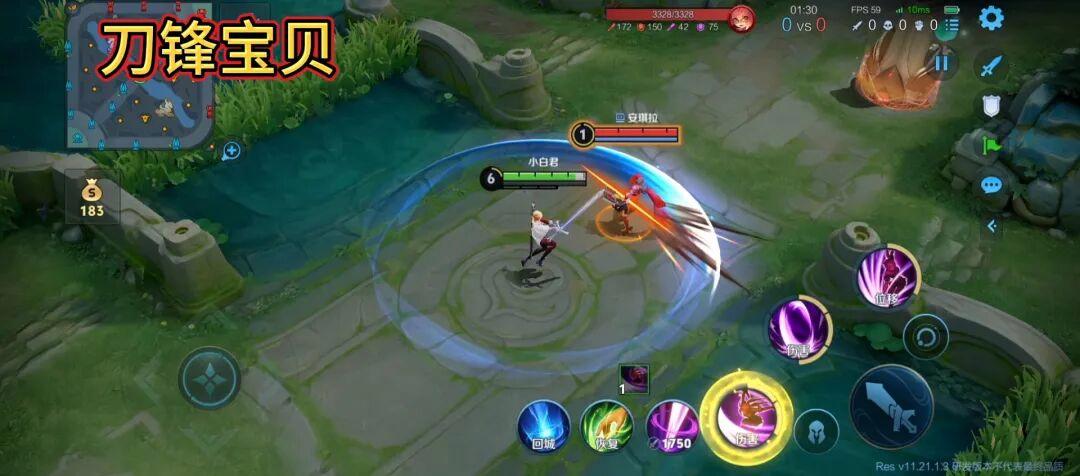Tap the circular arrow swap button
Screen dimensions: 1080x476
click(x=926, y=338)
